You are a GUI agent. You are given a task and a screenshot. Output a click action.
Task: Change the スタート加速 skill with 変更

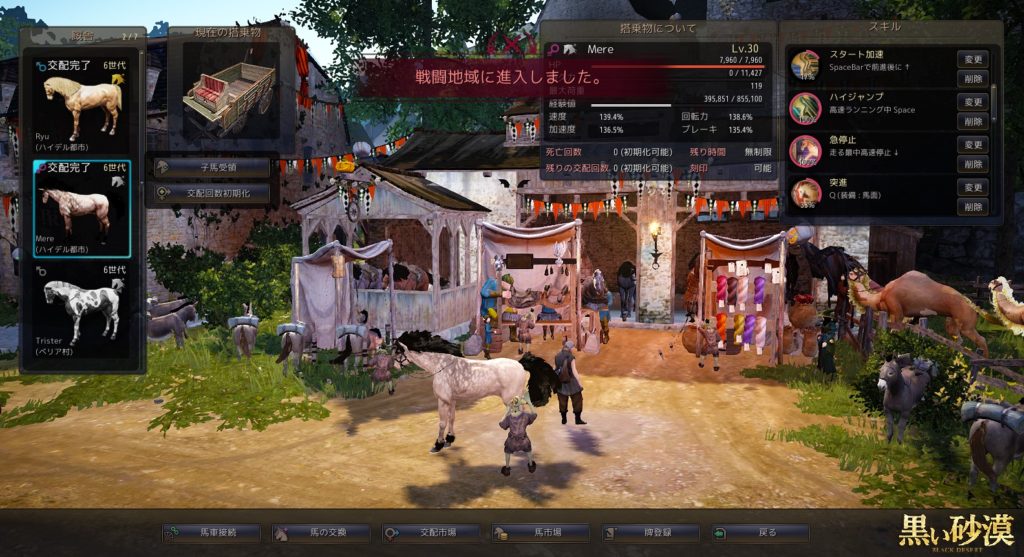(973, 59)
